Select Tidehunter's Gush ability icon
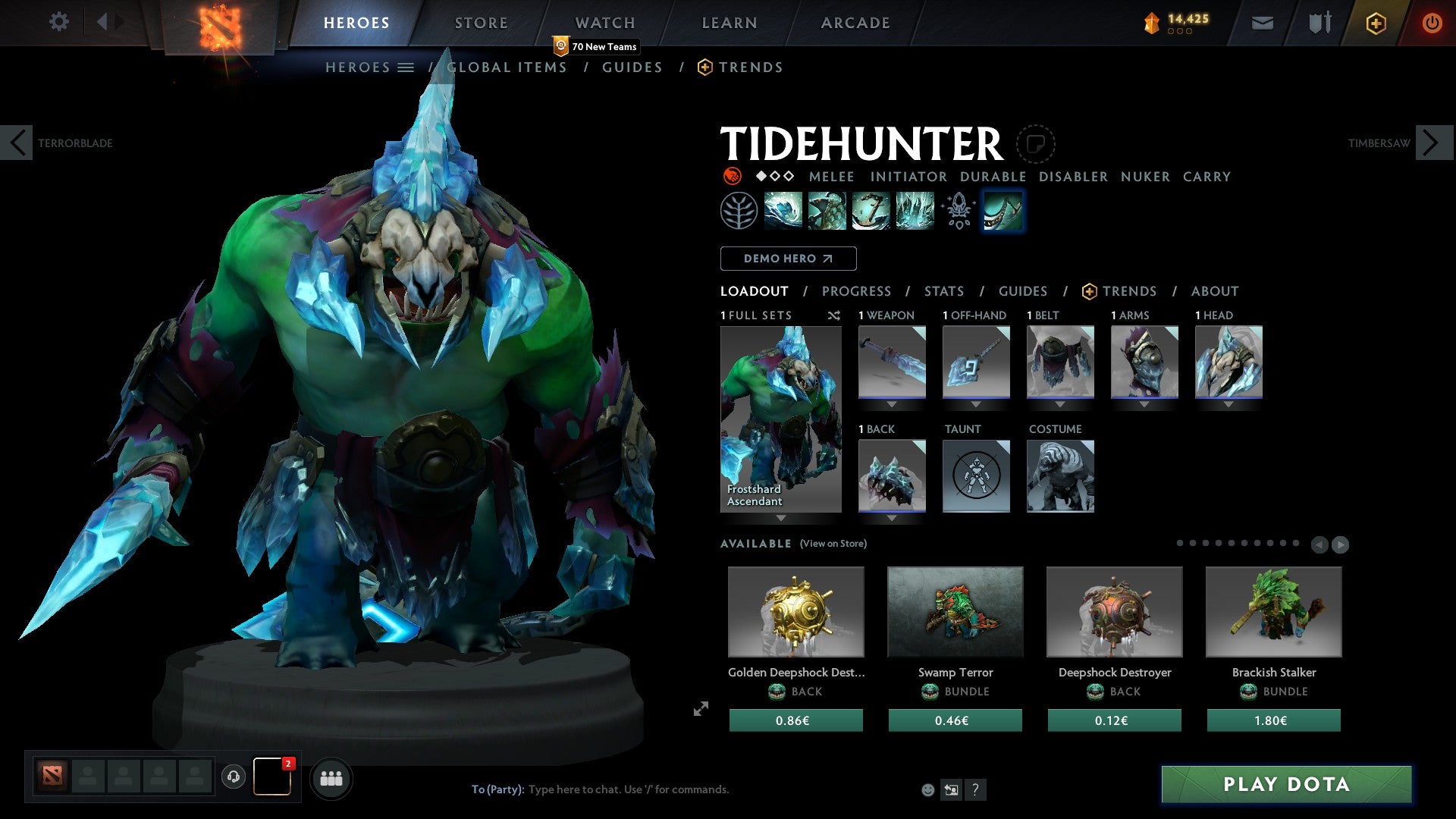1456x819 pixels. [782, 210]
